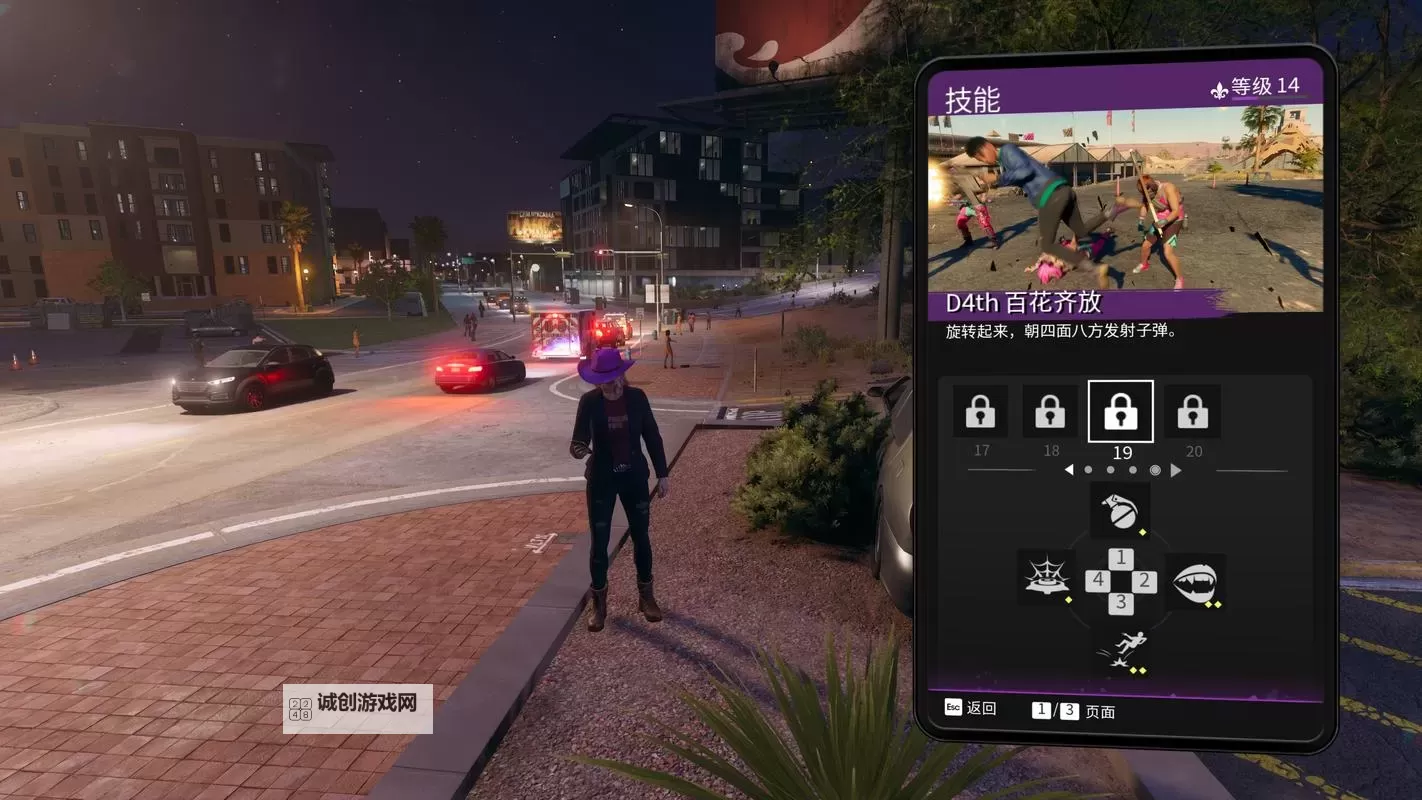Select the locked level 20 skill slot

coord(1192,411)
